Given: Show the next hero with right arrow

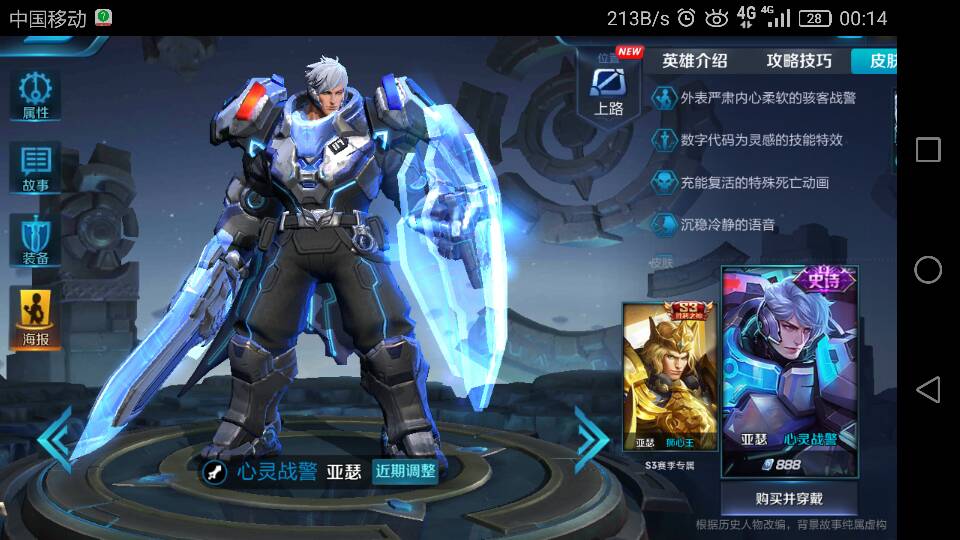Looking at the screenshot, I should tap(591, 439).
